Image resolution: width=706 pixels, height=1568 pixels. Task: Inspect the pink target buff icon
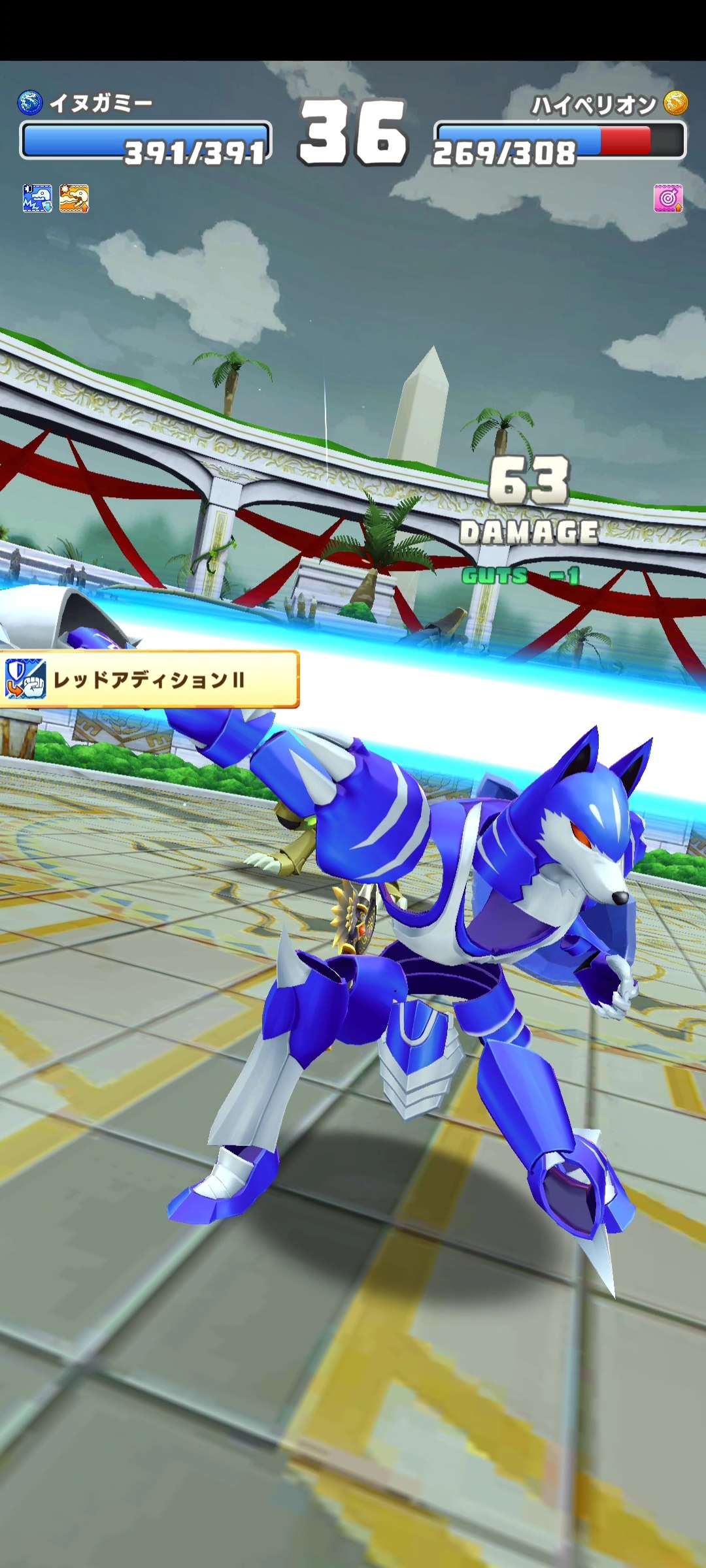click(668, 198)
